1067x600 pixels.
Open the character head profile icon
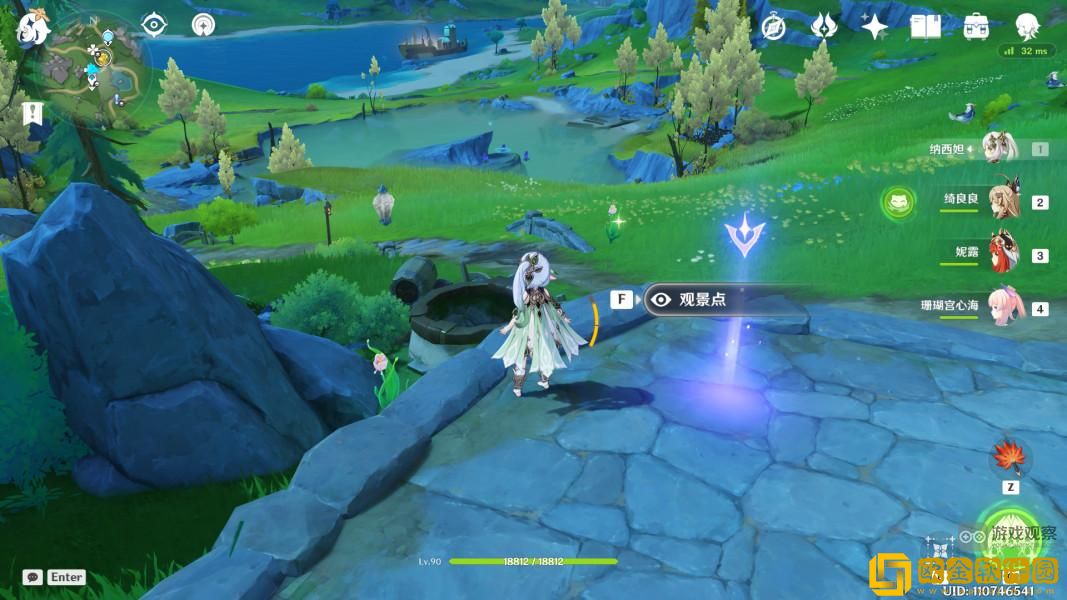pos(1027,26)
